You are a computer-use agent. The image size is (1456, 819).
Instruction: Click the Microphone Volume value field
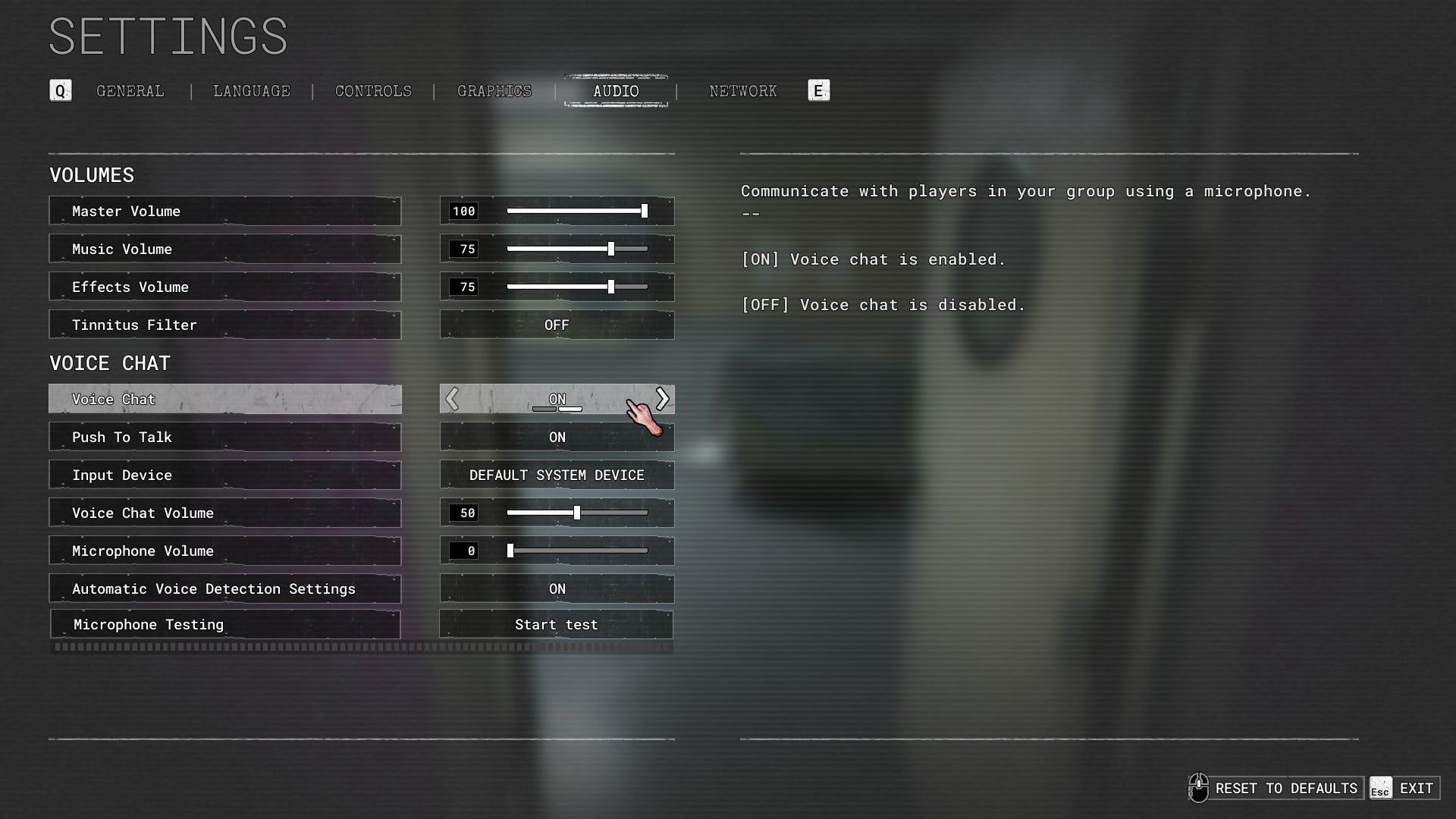click(464, 551)
